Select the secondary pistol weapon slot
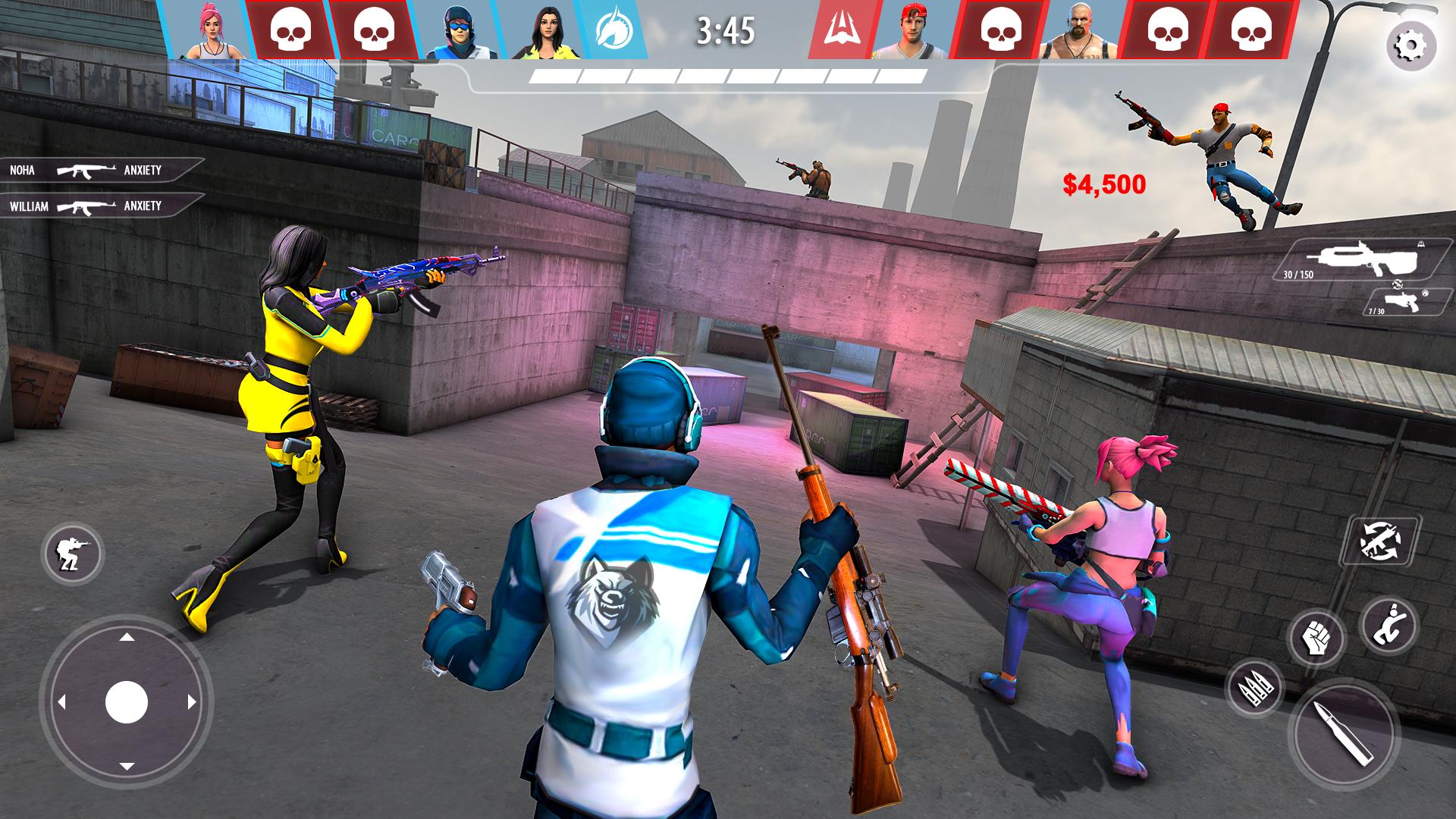Image resolution: width=1456 pixels, height=819 pixels. click(1405, 301)
